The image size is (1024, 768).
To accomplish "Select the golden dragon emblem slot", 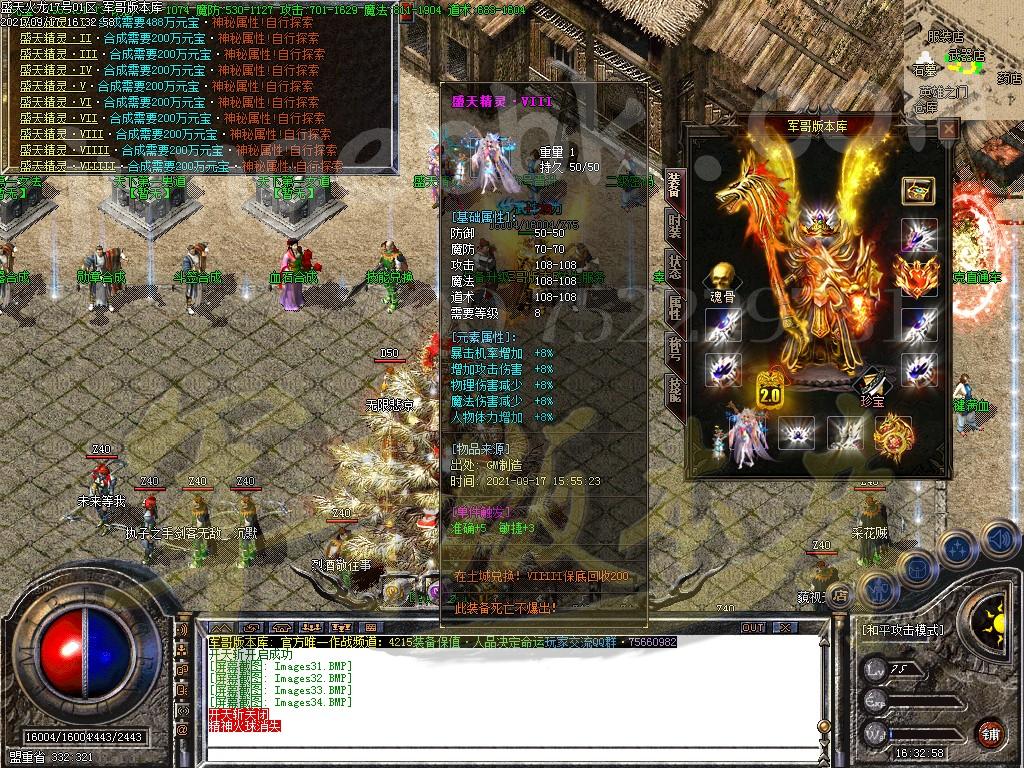I will (x=893, y=433).
